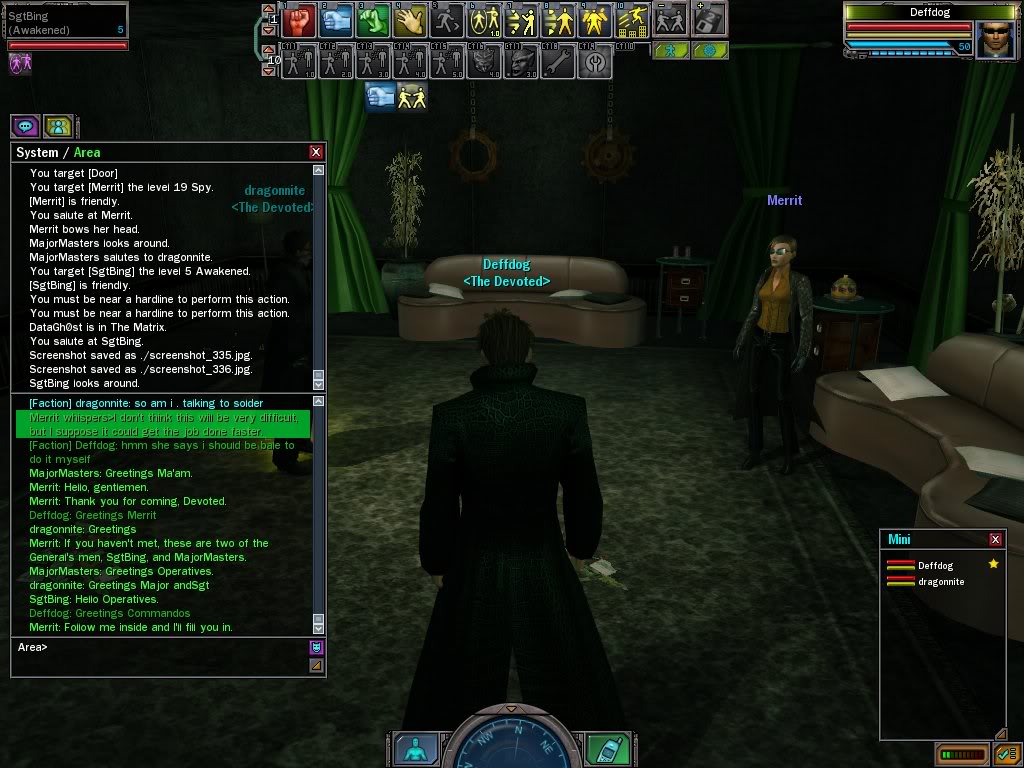This screenshot has width=1024, height=768.
Task: Activate the red fist ability
Action: pyautogui.click(x=298, y=19)
